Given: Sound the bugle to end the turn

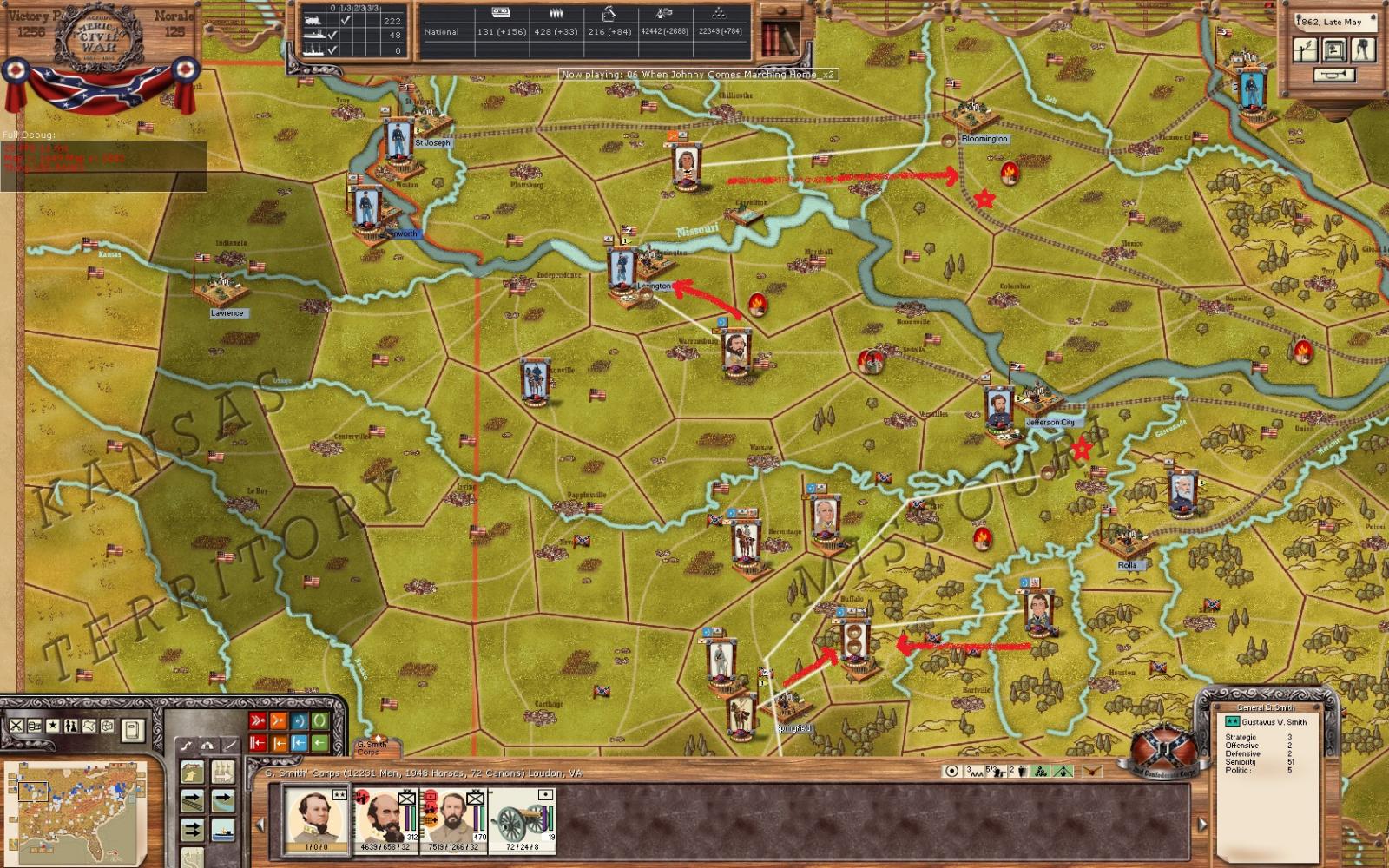Looking at the screenshot, I should point(1333,75).
